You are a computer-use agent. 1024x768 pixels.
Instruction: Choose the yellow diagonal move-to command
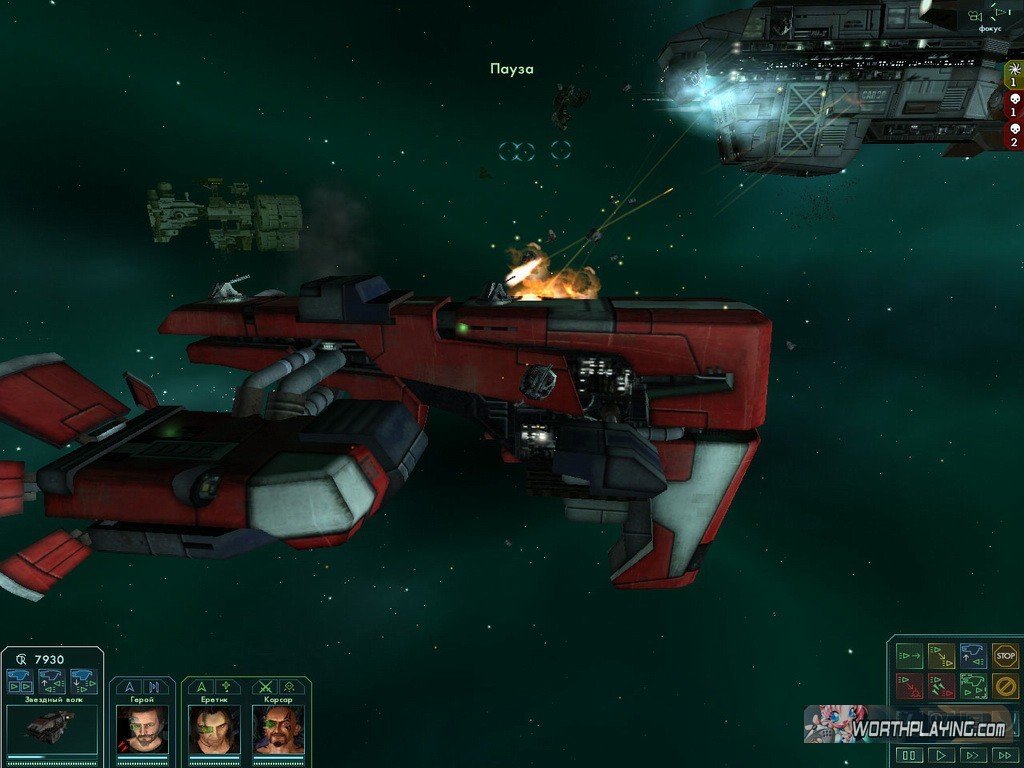click(941, 656)
